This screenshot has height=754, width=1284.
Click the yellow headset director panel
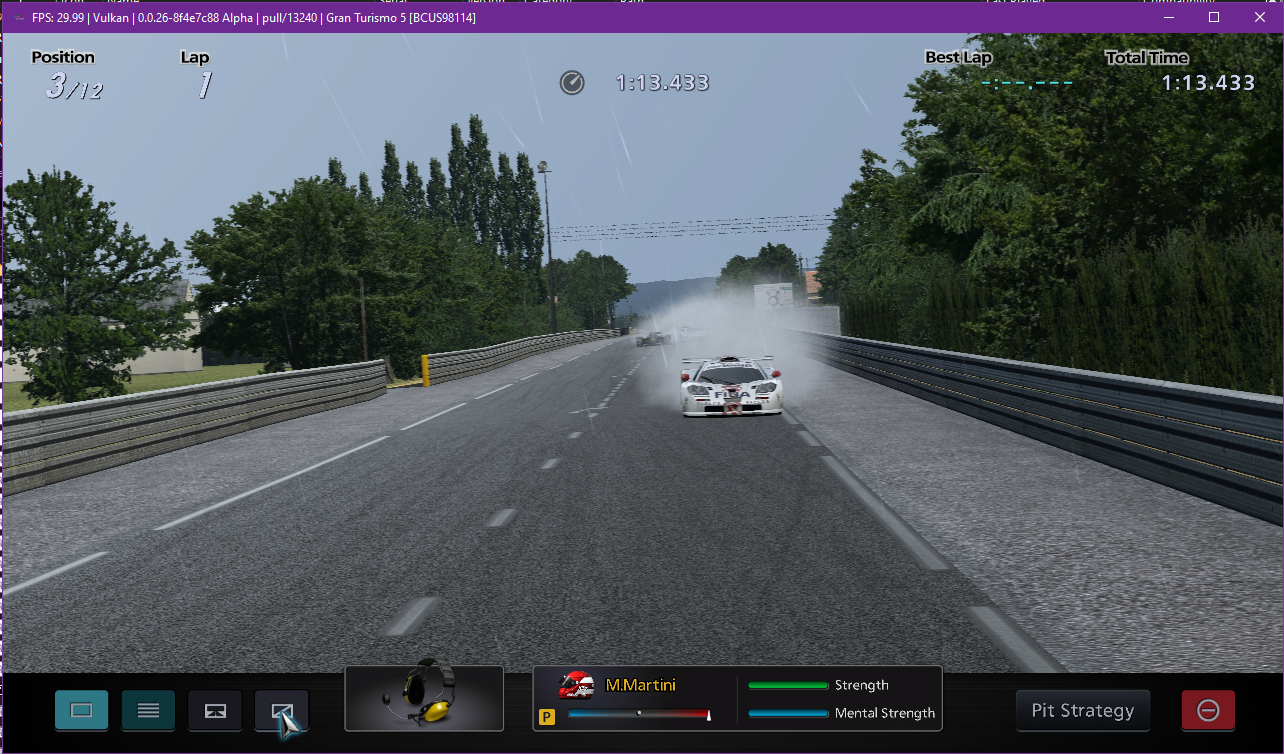pos(424,698)
